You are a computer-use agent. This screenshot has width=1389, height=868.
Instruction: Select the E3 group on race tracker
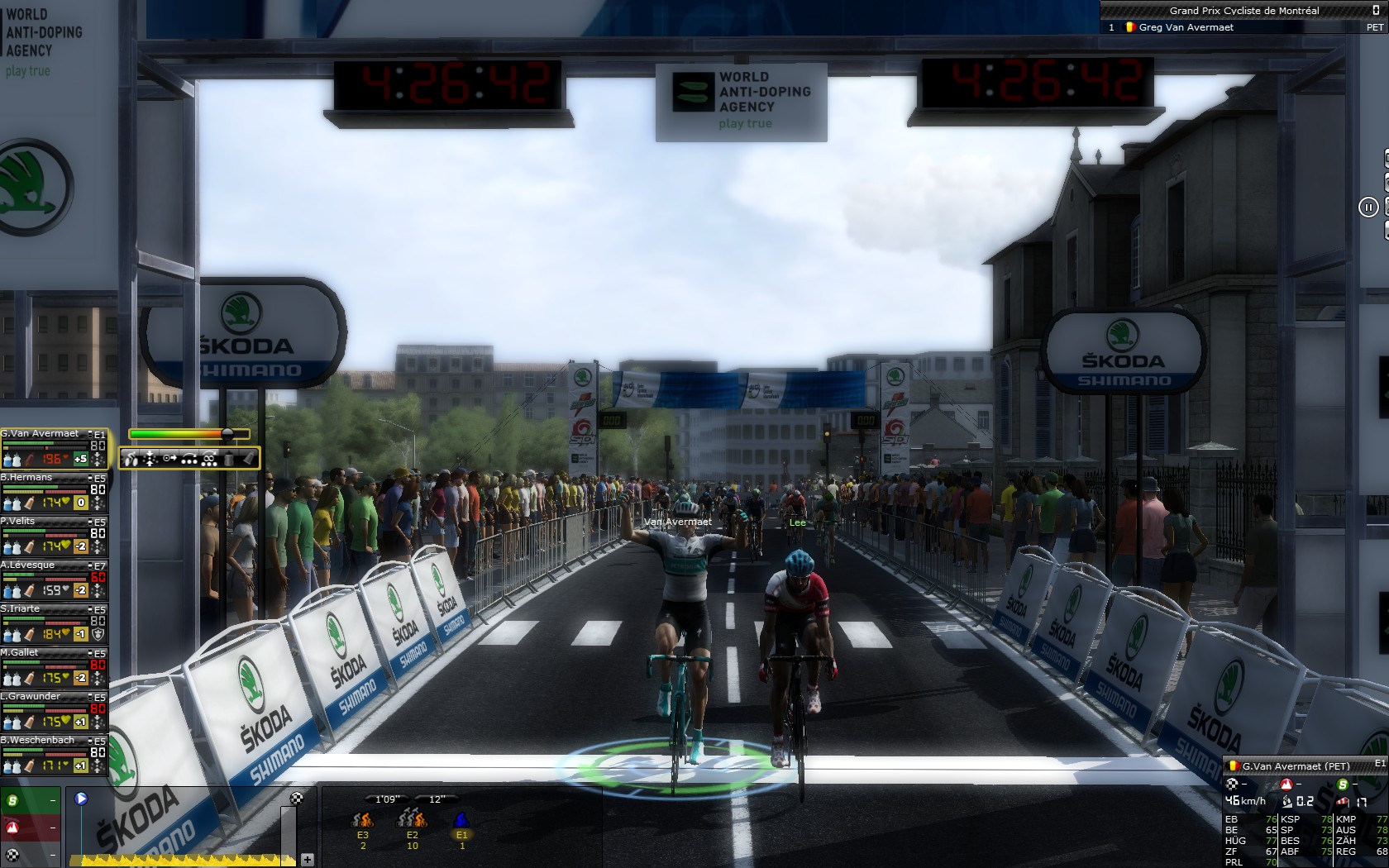362,820
